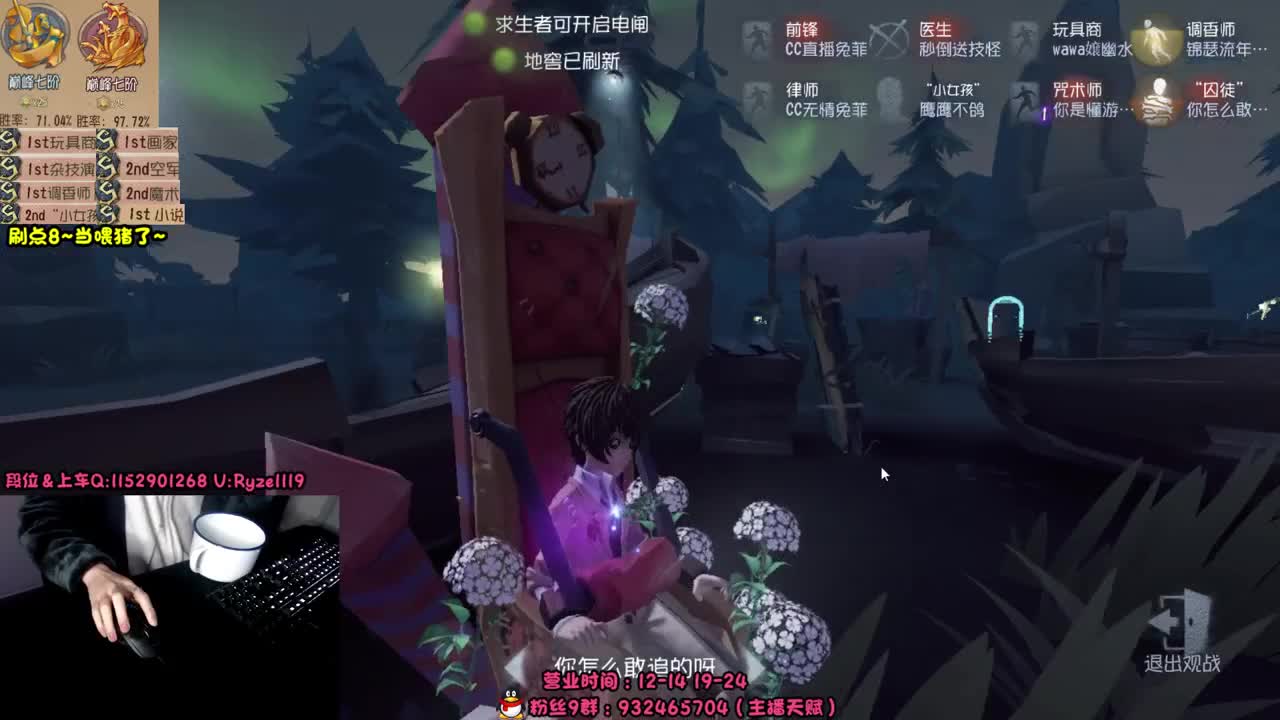
Task: Select the 调香师 character avatar
Action: point(1157,40)
